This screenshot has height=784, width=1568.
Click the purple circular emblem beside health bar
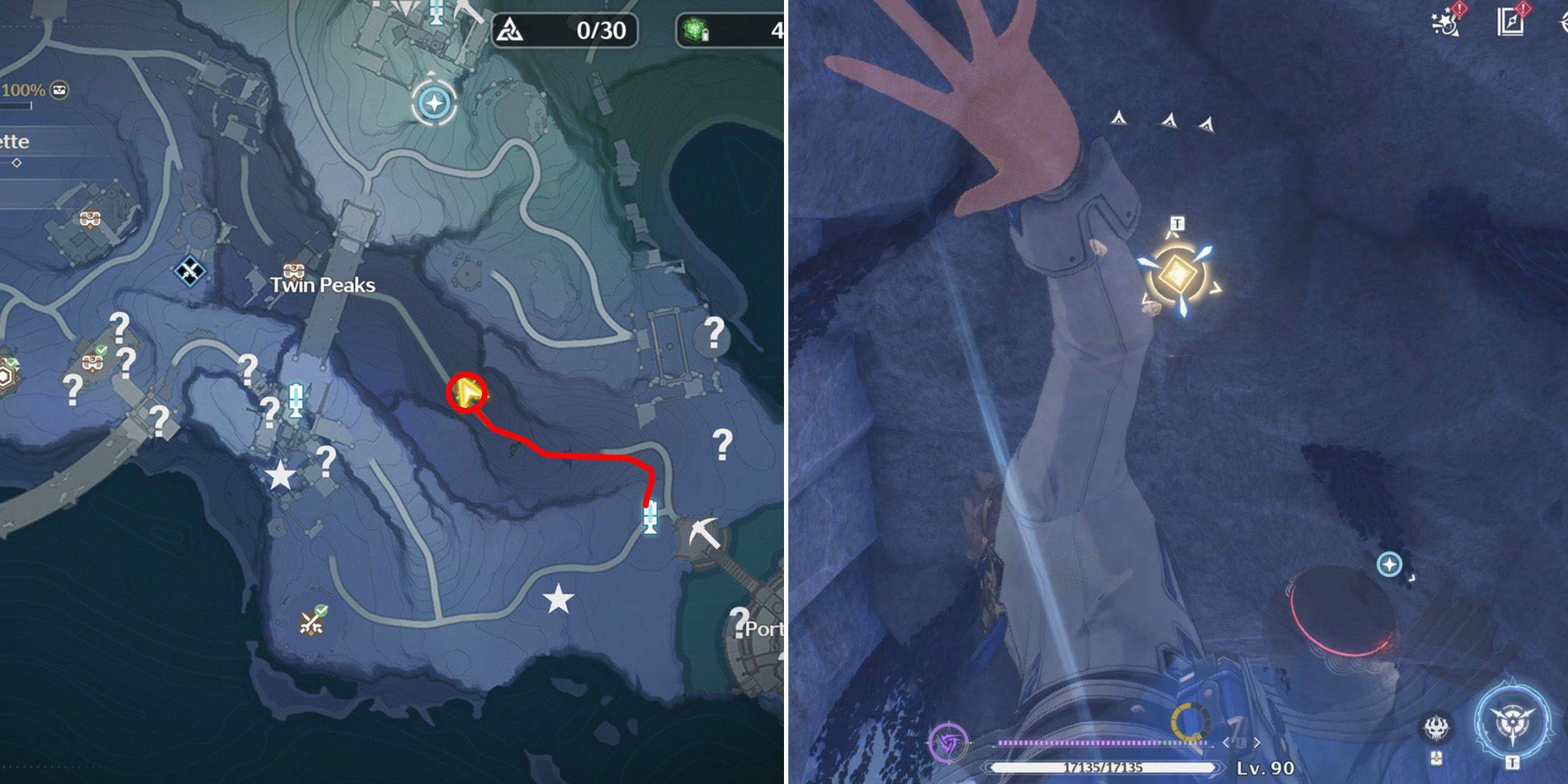point(948,743)
